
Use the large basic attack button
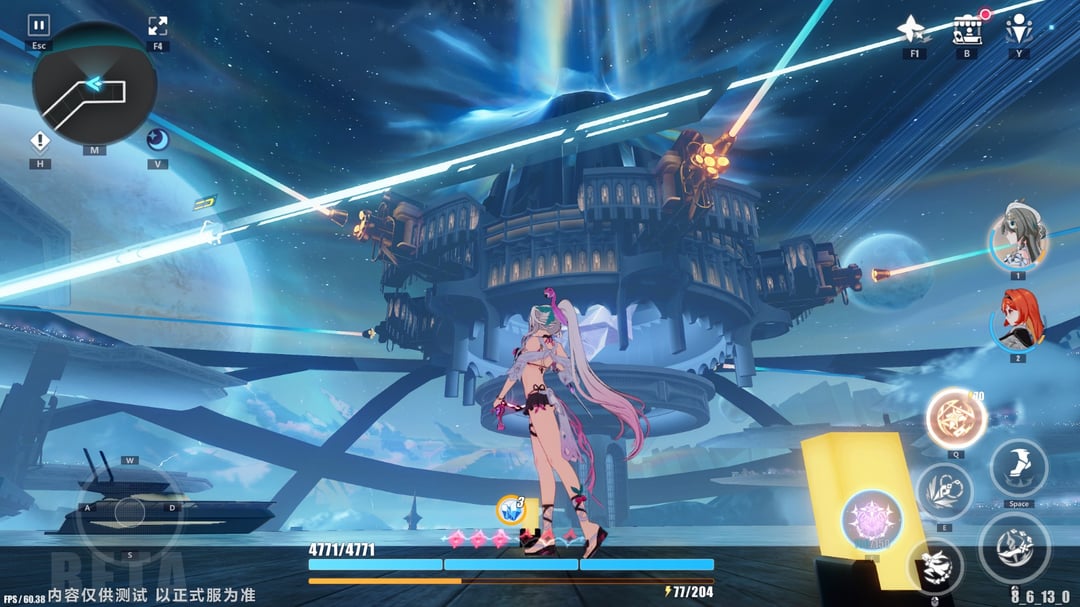[x=1014, y=548]
